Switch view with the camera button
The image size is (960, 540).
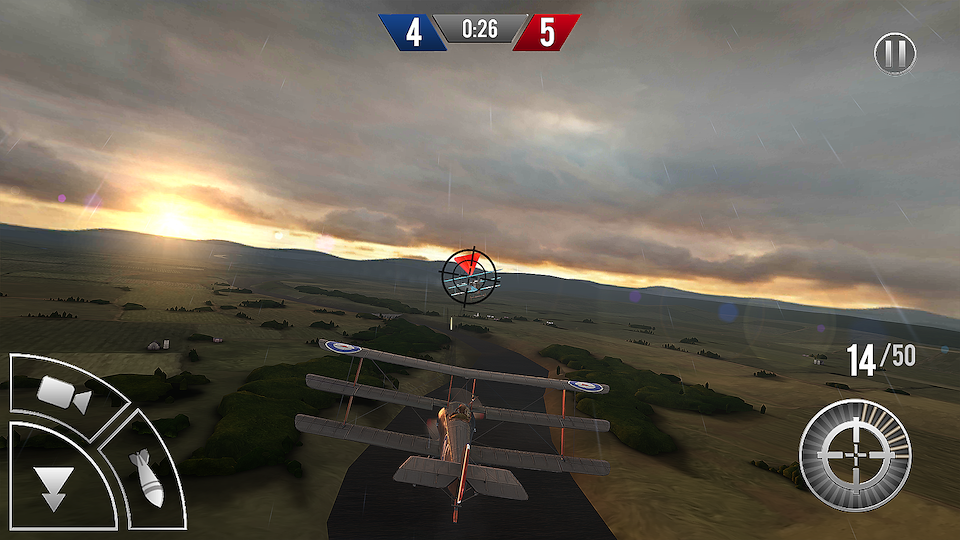coord(64,394)
